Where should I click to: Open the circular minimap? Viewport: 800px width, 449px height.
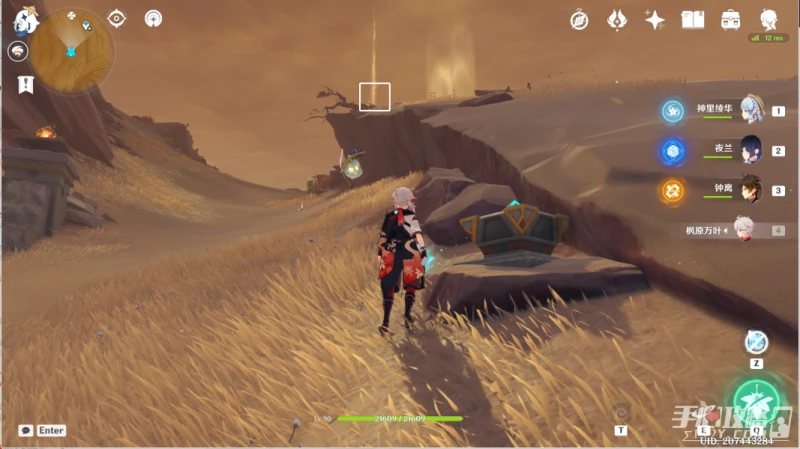71,52
